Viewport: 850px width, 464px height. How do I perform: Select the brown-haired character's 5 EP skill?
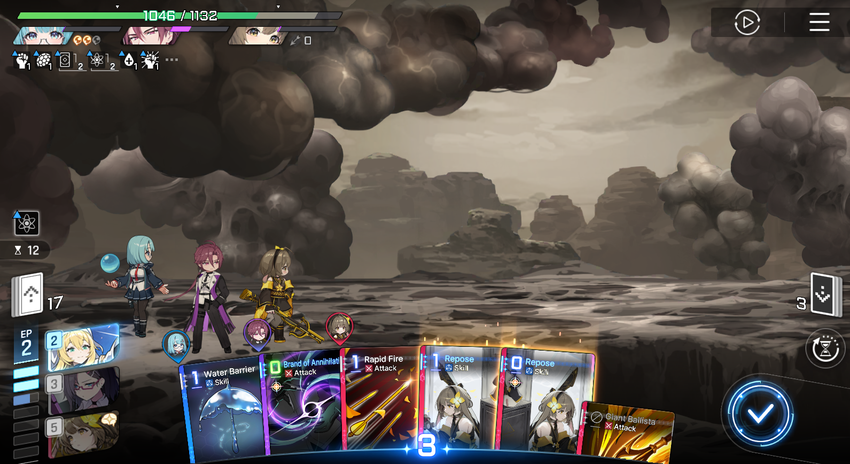pos(80,434)
